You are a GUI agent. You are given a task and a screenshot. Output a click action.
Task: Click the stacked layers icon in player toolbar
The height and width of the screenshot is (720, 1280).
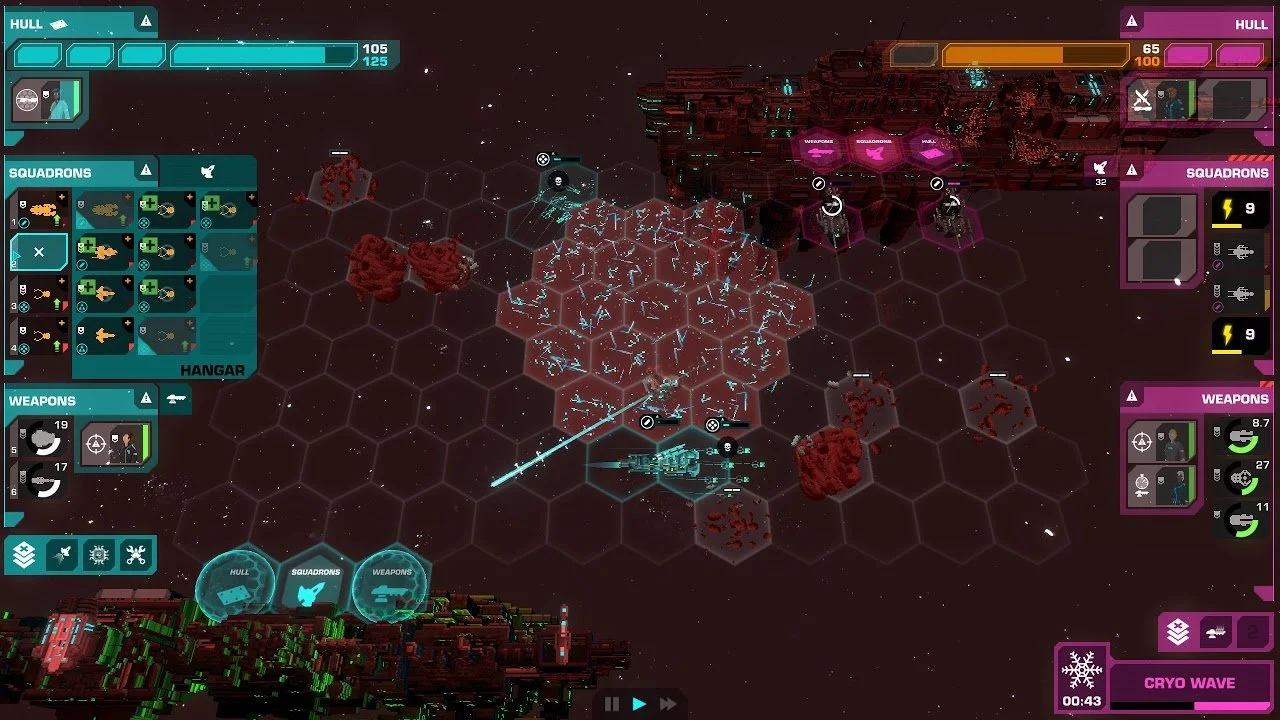24,555
